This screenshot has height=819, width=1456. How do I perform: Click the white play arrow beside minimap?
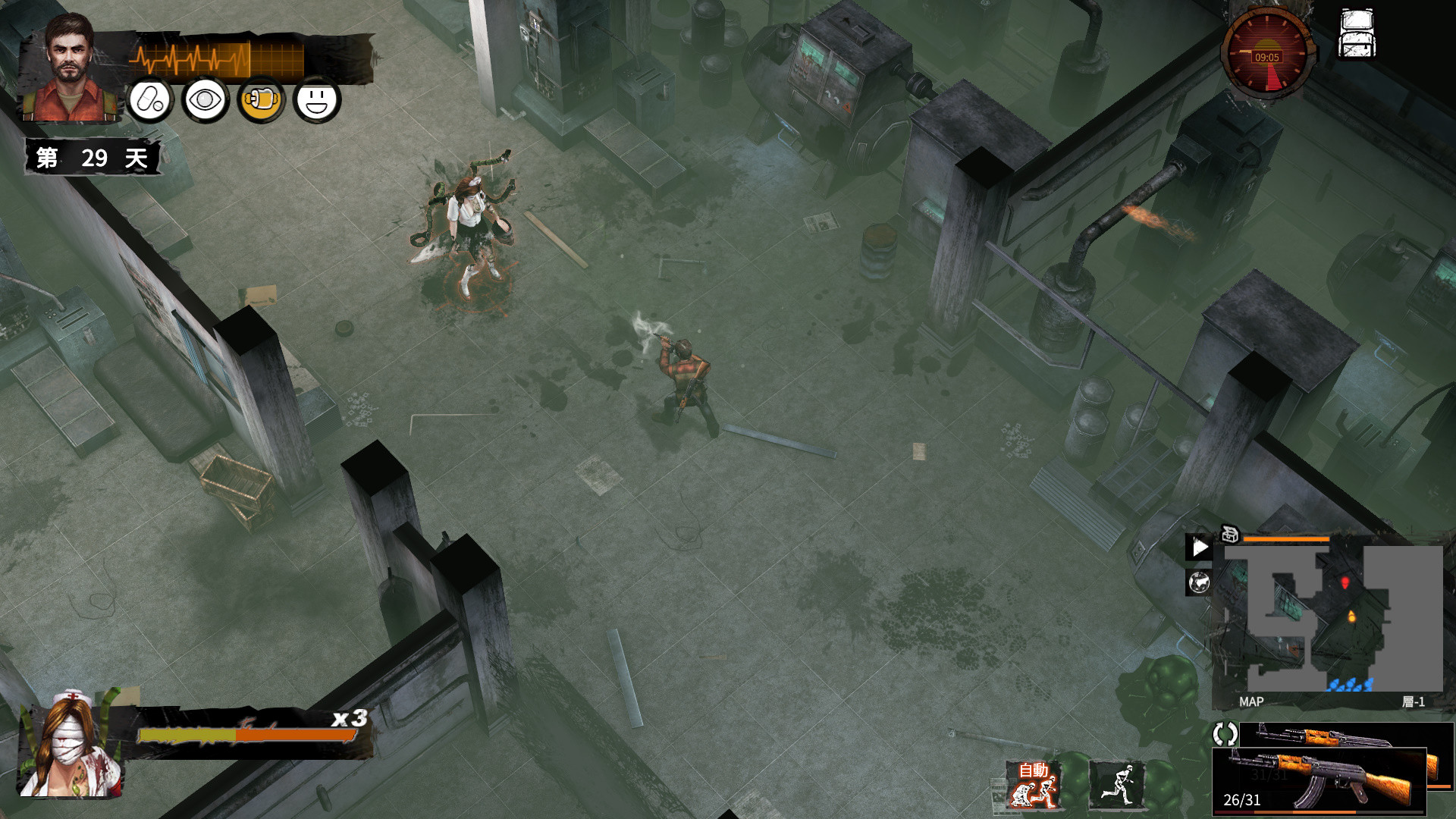tap(1199, 547)
